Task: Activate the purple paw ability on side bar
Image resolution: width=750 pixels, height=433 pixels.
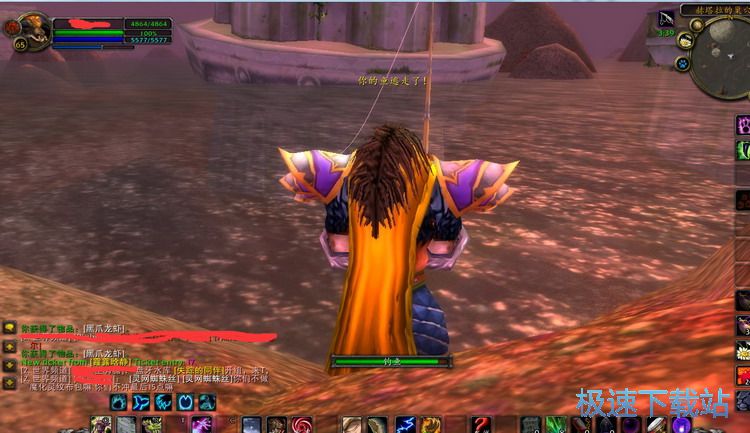Action: [x=743, y=124]
